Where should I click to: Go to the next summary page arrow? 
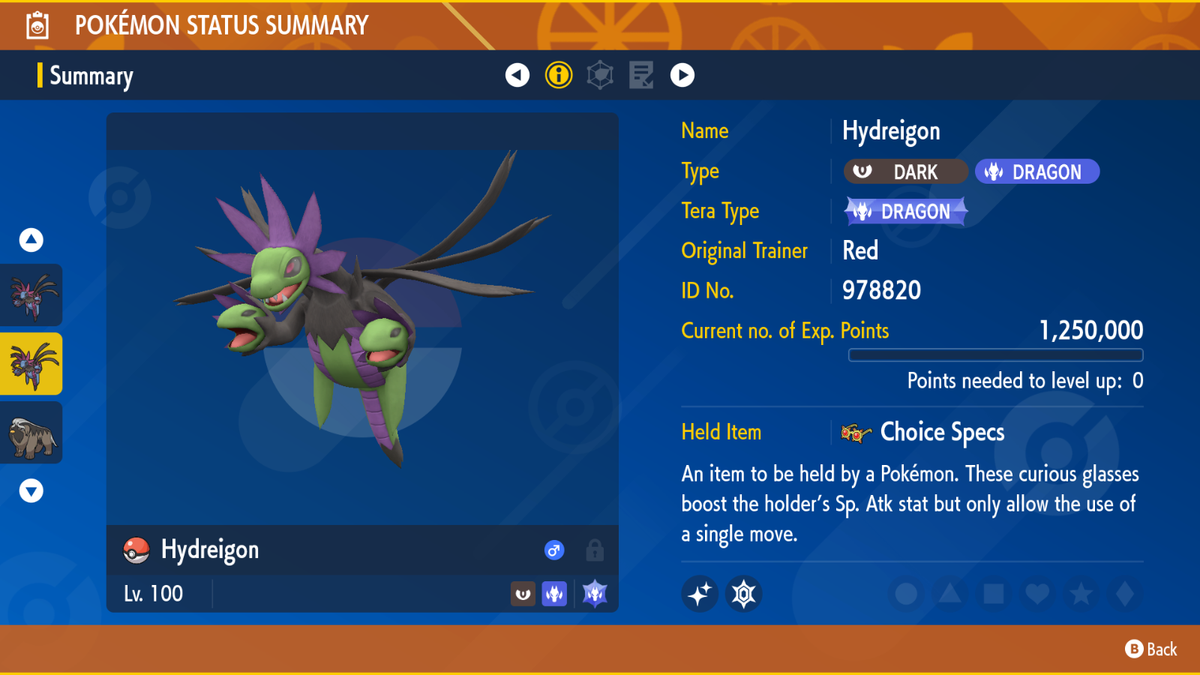click(x=682, y=75)
